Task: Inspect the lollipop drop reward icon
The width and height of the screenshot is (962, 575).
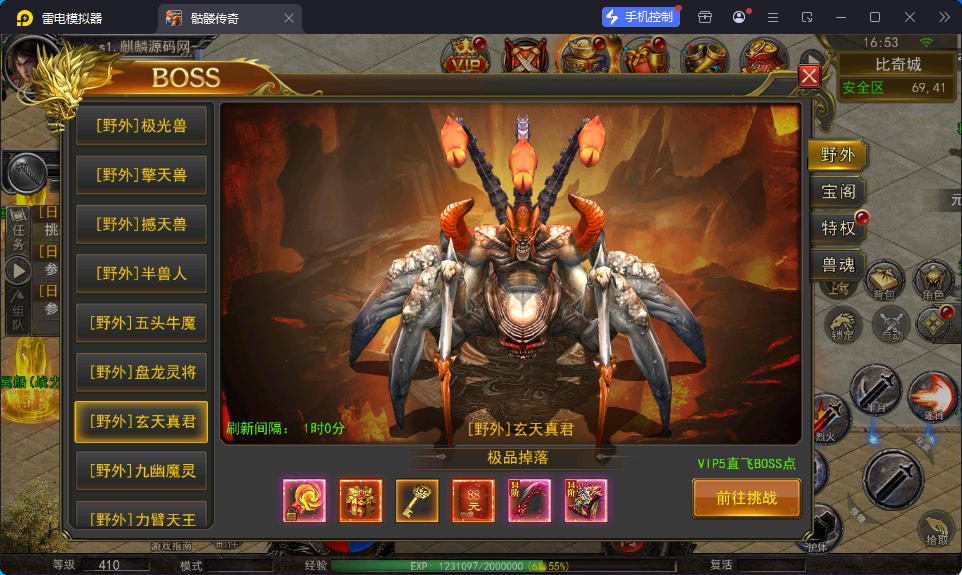Action: coord(304,500)
